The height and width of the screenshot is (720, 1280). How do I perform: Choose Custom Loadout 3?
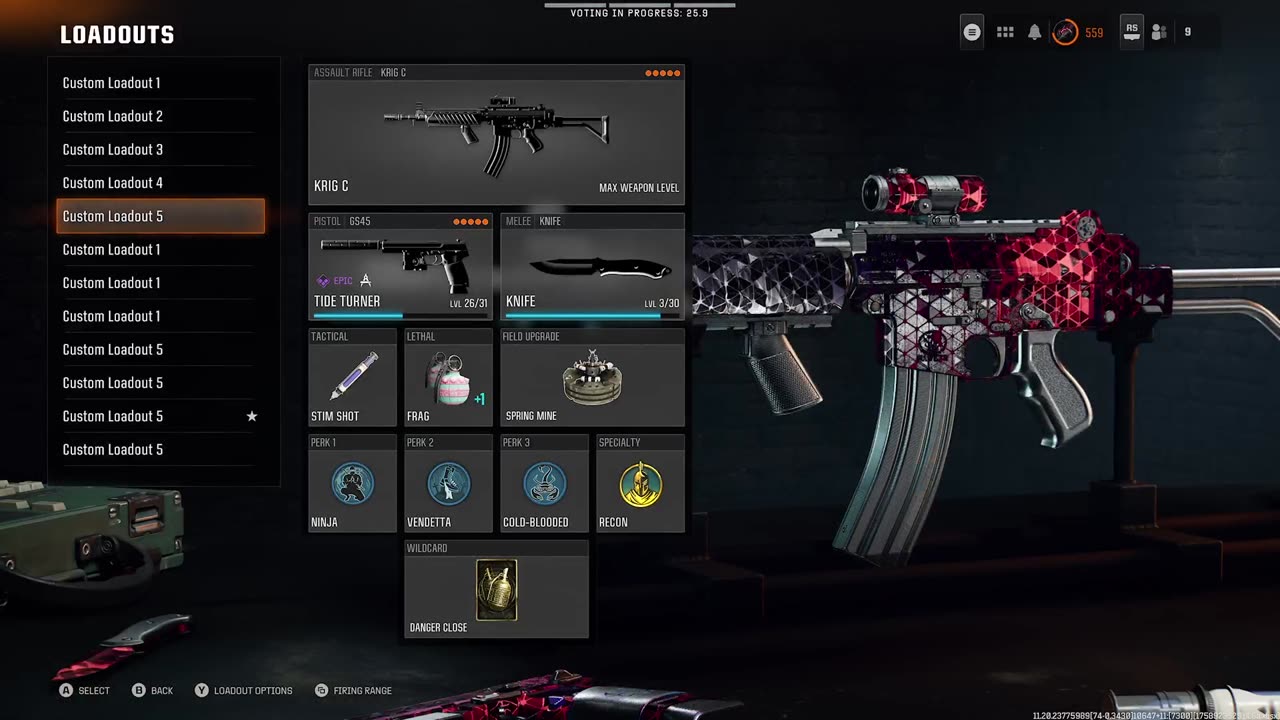pos(160,150)
